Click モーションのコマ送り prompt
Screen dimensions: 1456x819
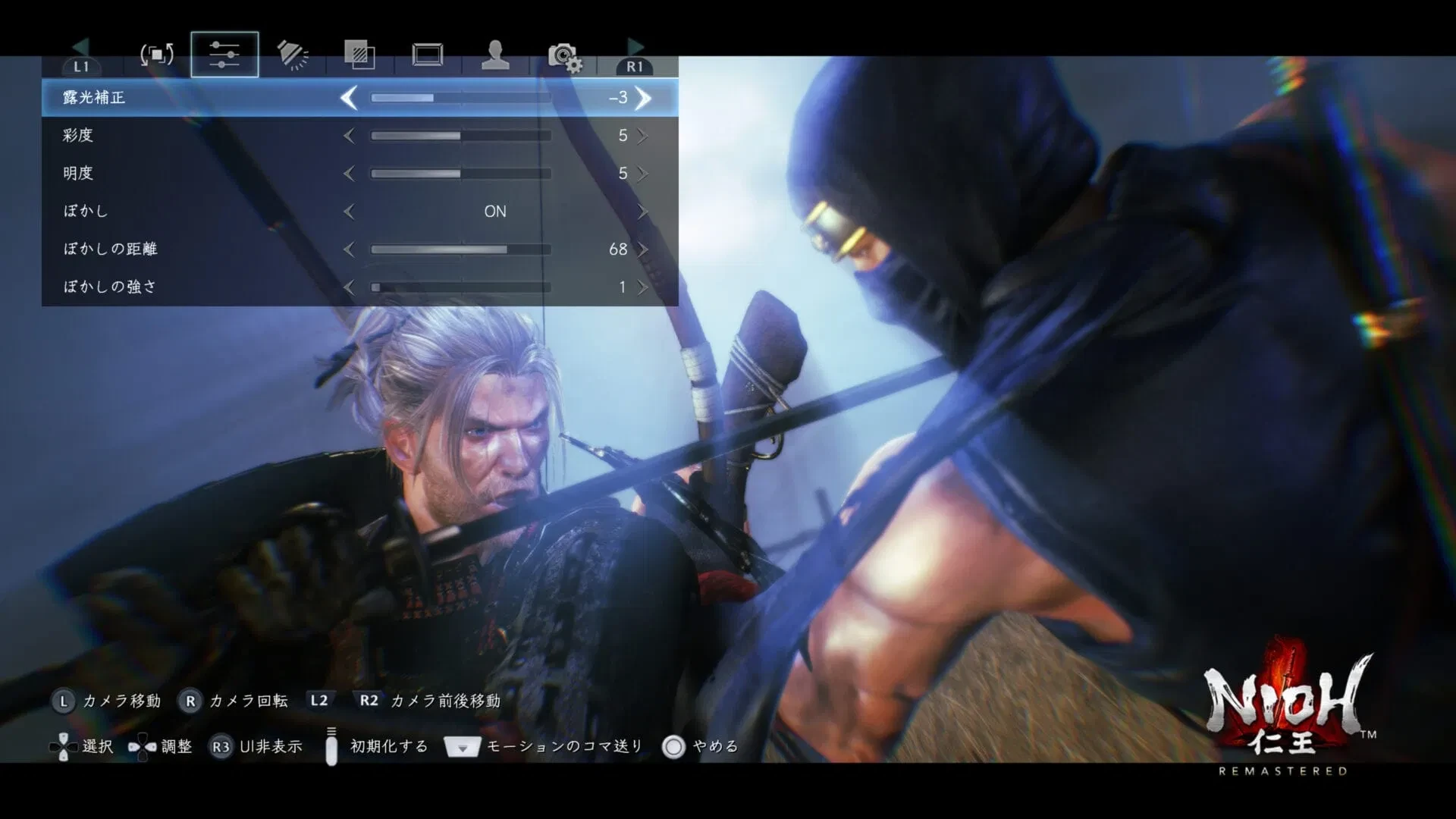tap(563, 745)
